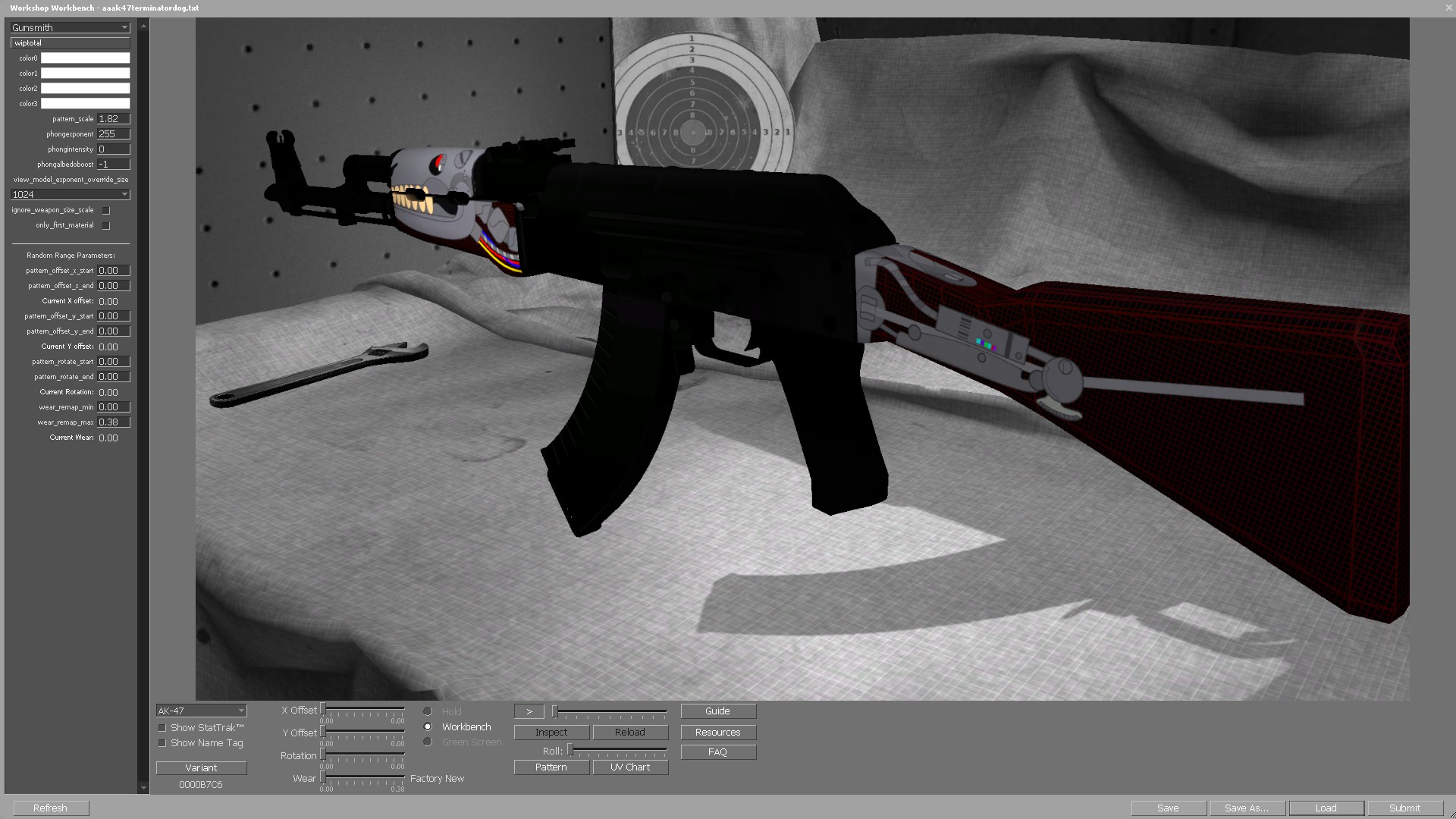Click the Refresh button
Image resolution: width=1456 pixels, height=819 pixels.
[x=49, y=808]
